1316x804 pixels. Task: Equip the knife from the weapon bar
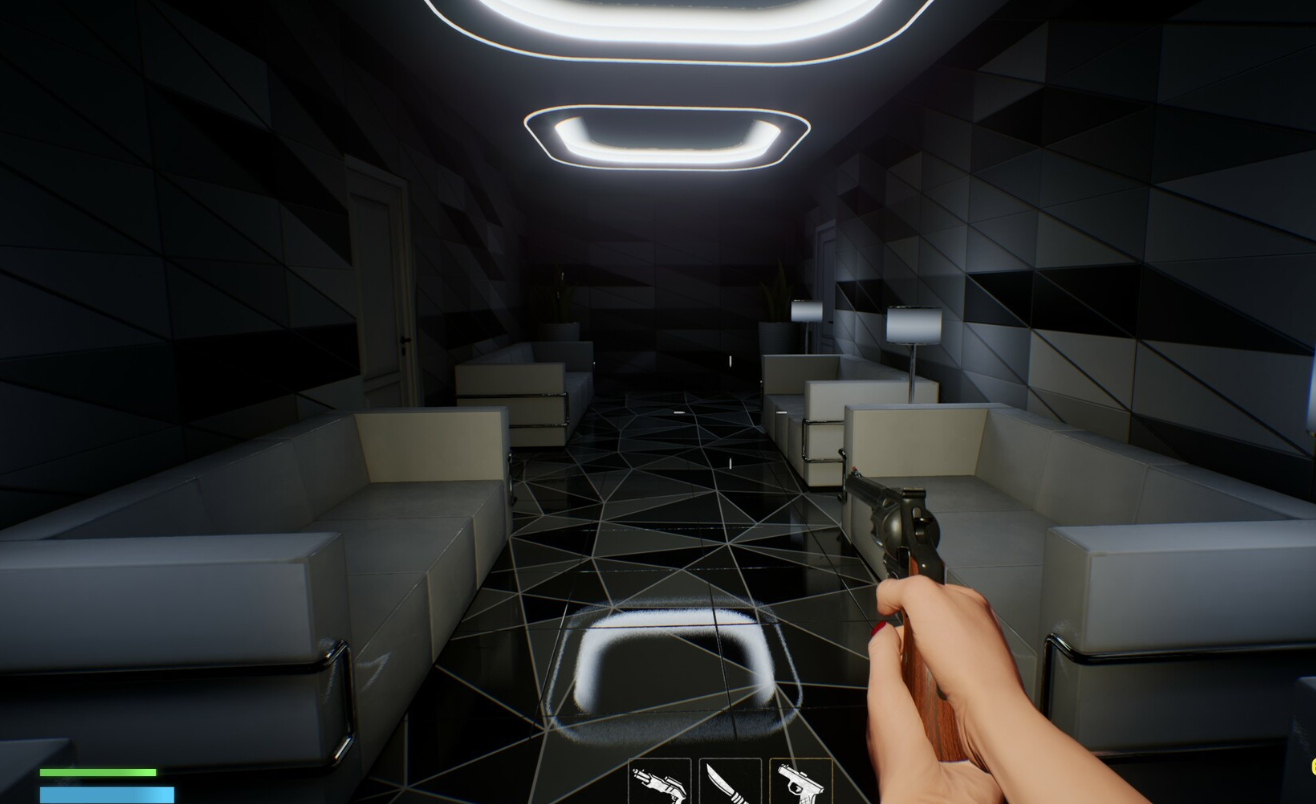pos(729,782)
